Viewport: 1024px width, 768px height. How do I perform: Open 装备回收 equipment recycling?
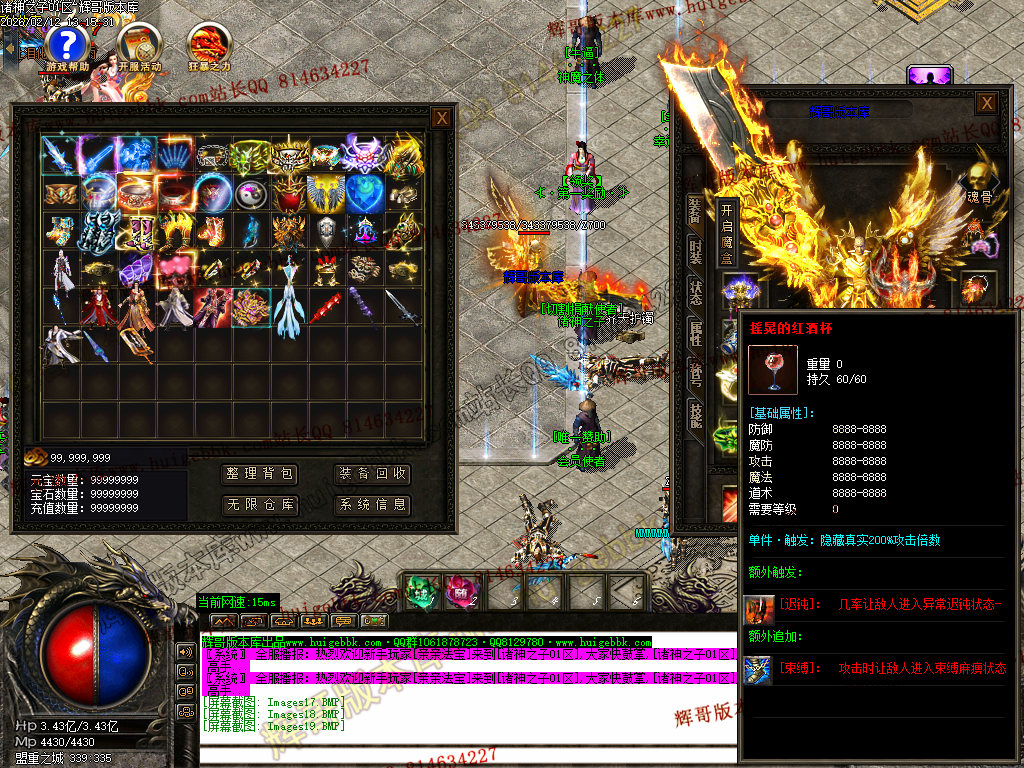pyautogui.click(x=372, y=474)
